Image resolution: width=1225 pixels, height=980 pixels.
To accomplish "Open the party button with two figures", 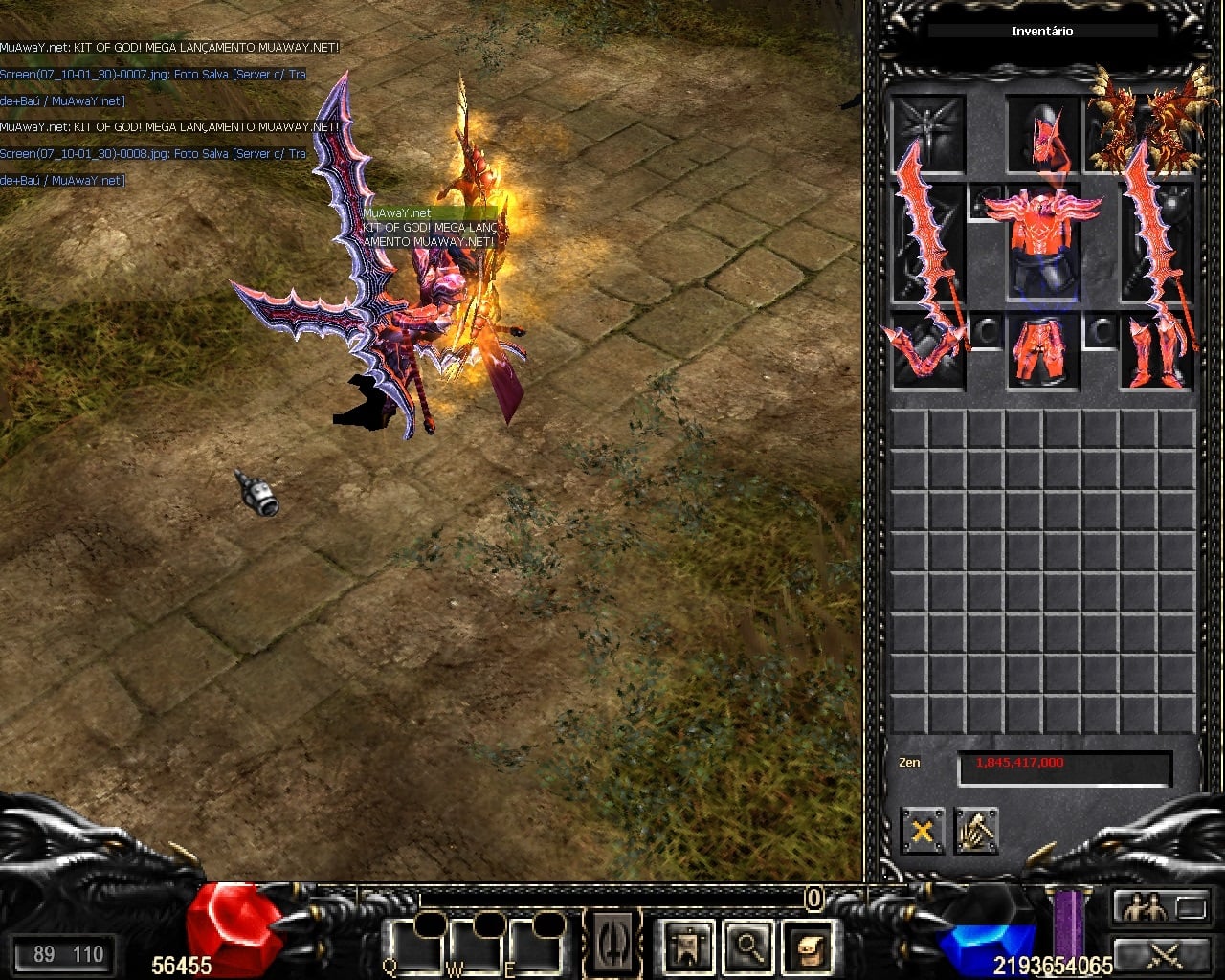I will click(x=1160, y=906).
